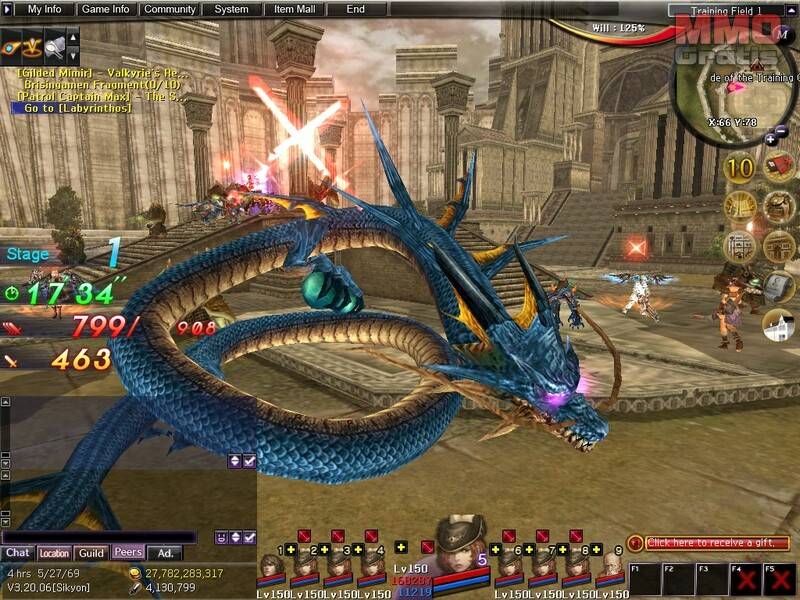The width and height of the screenshot is (800, 600).
Task: Open the red book icon
Action: pos(779,166)
